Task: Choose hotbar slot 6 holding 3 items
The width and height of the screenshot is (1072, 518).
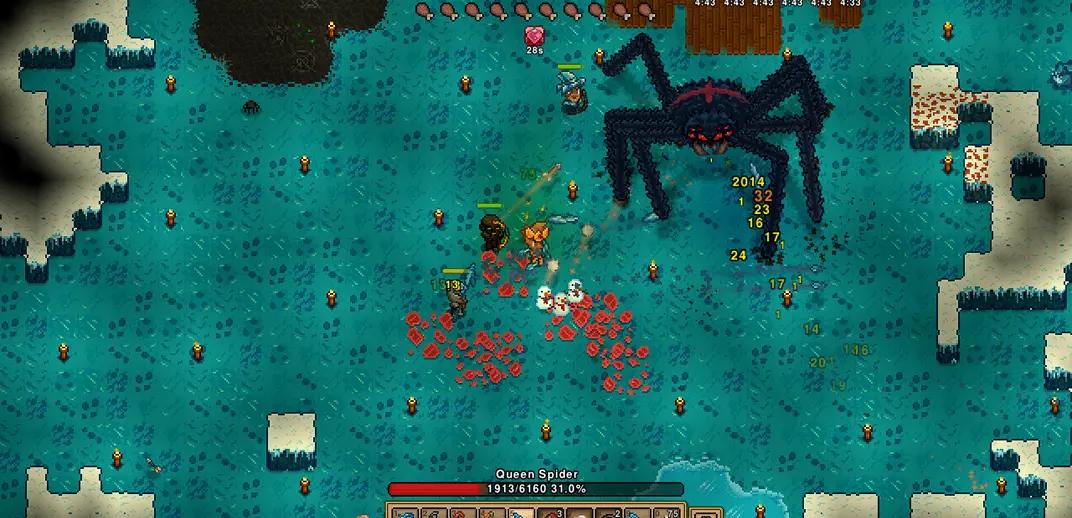Action: (548, 512)
